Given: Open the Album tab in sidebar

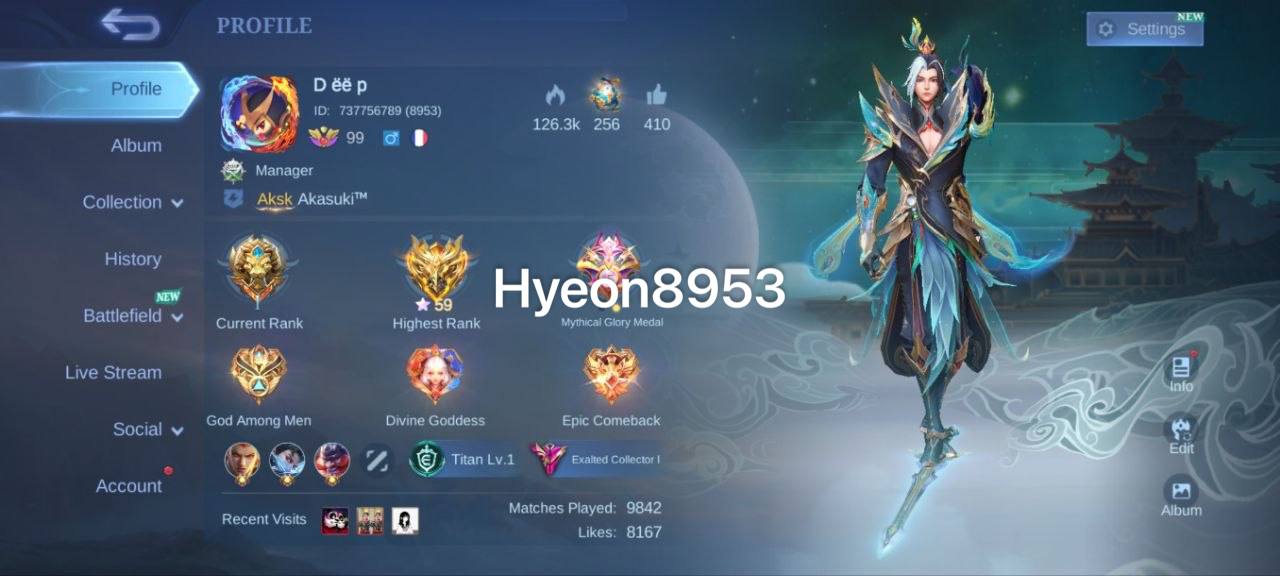Looking at the screenshot, I should click(136, 146).
